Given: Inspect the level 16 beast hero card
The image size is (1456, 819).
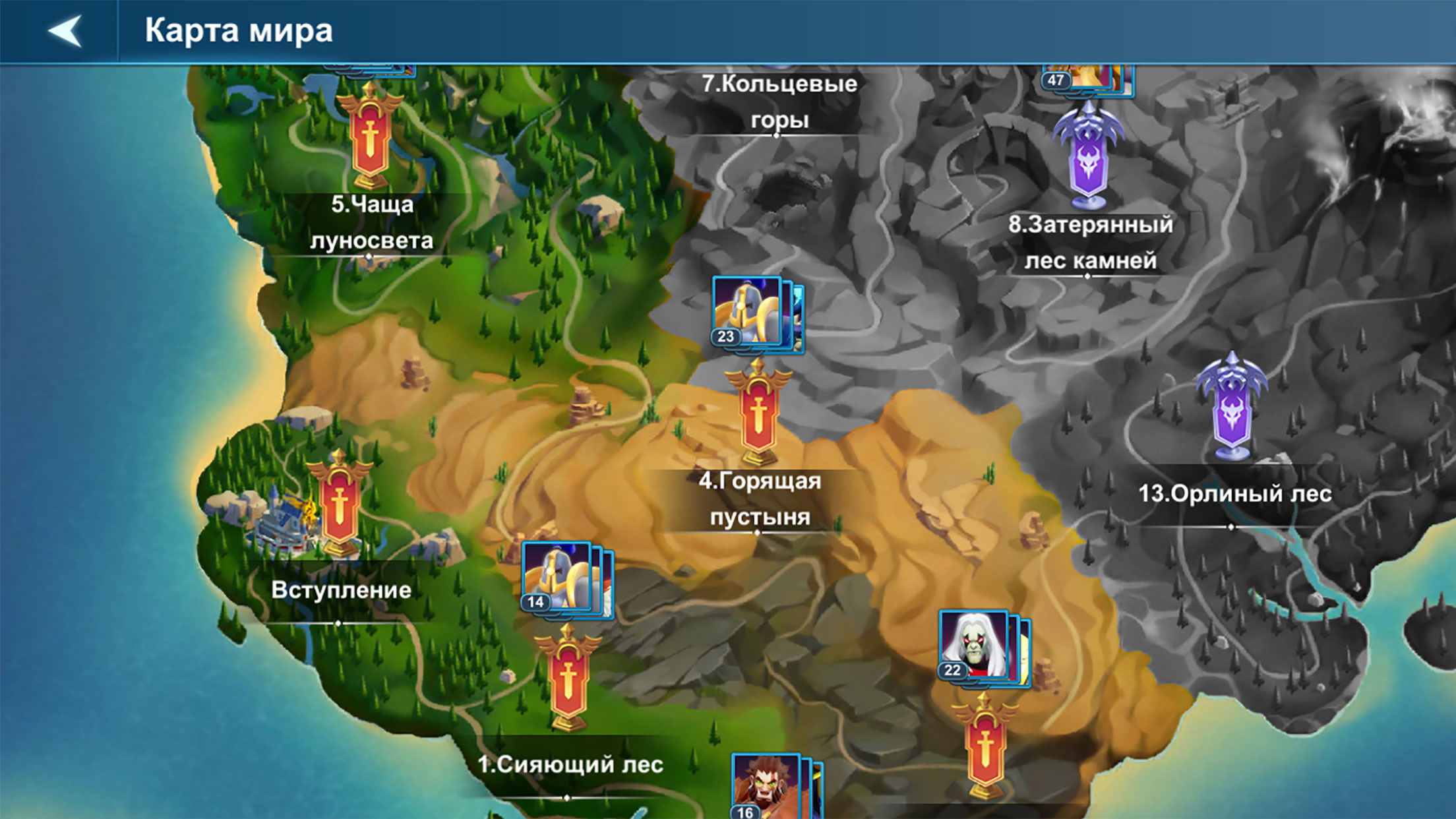Looking at the screenshot, I should (775, 787).
